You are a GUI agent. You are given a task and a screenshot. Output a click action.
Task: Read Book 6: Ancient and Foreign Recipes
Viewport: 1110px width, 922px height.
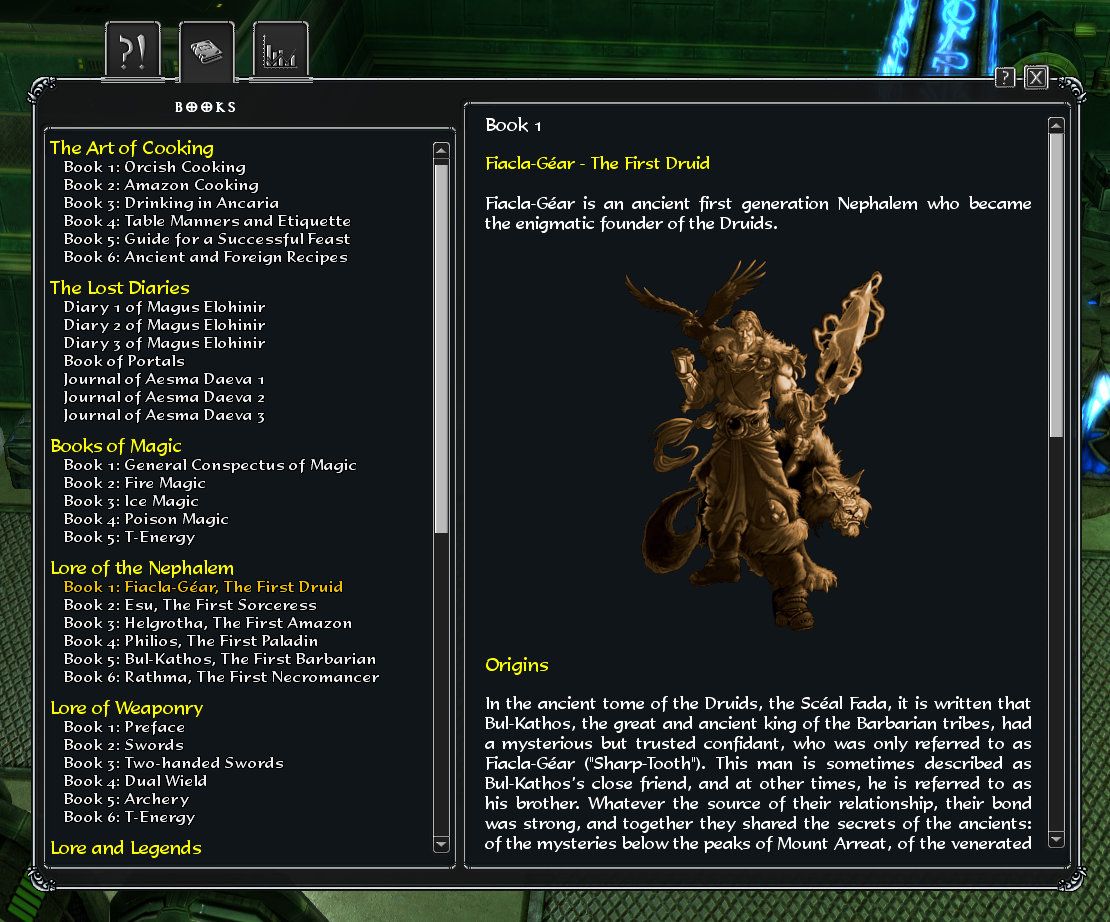pos(205,257)
